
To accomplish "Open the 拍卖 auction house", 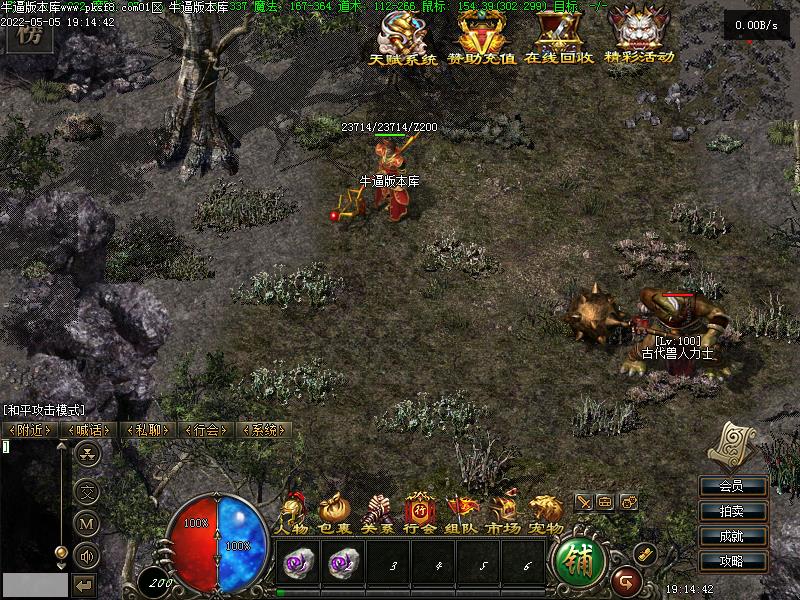I will (x=731, y=511).
